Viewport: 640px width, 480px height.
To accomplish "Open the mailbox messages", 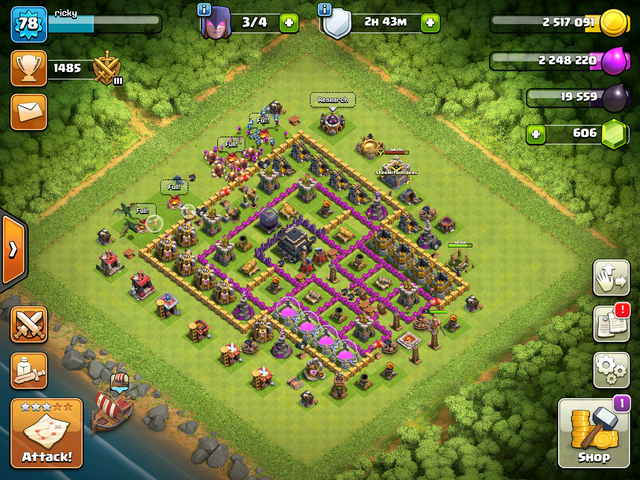I will [x=29, y=110].
